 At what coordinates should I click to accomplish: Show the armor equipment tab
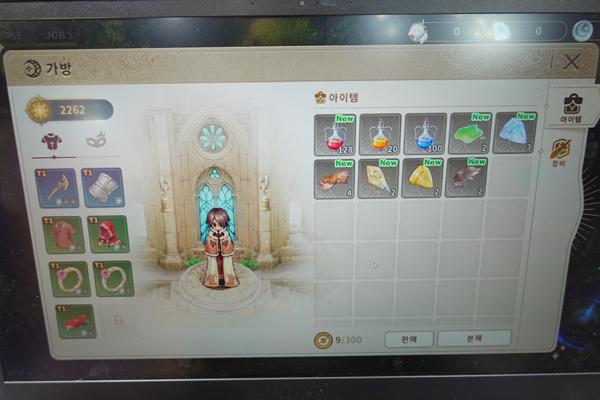pyautogui.click(x=50, y=141)
